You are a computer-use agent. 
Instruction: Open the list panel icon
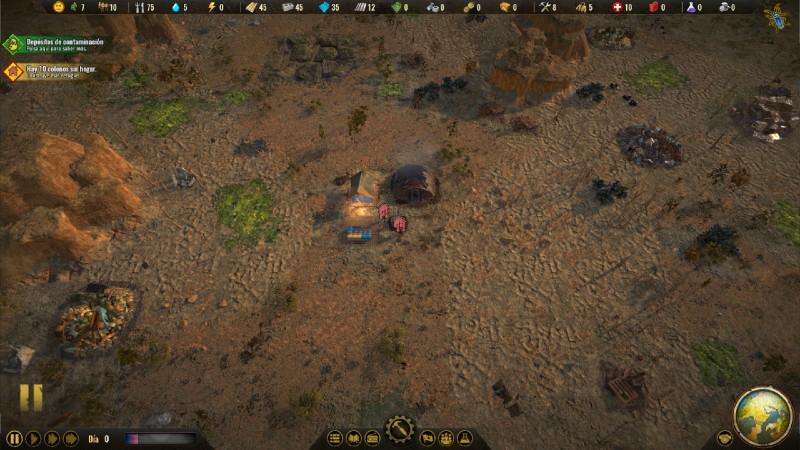(335, 438)
